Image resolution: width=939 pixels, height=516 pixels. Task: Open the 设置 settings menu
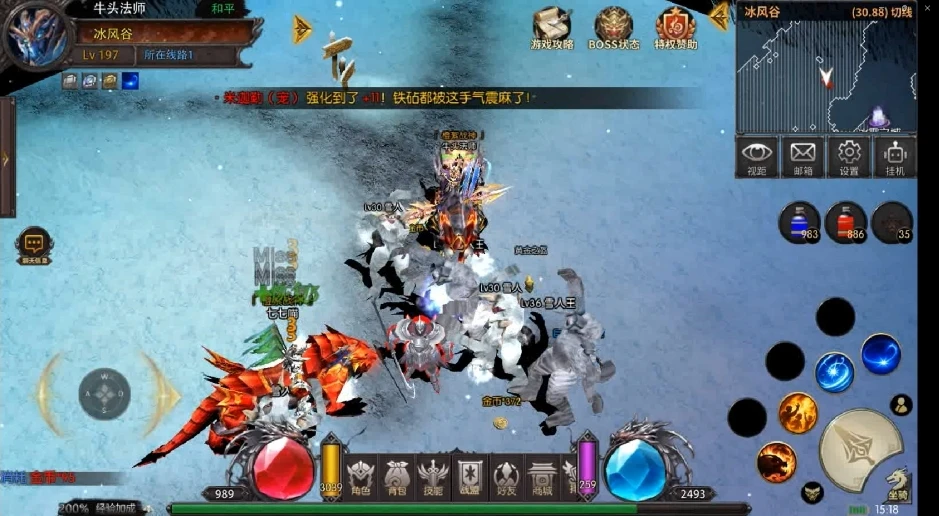point(849,157)
